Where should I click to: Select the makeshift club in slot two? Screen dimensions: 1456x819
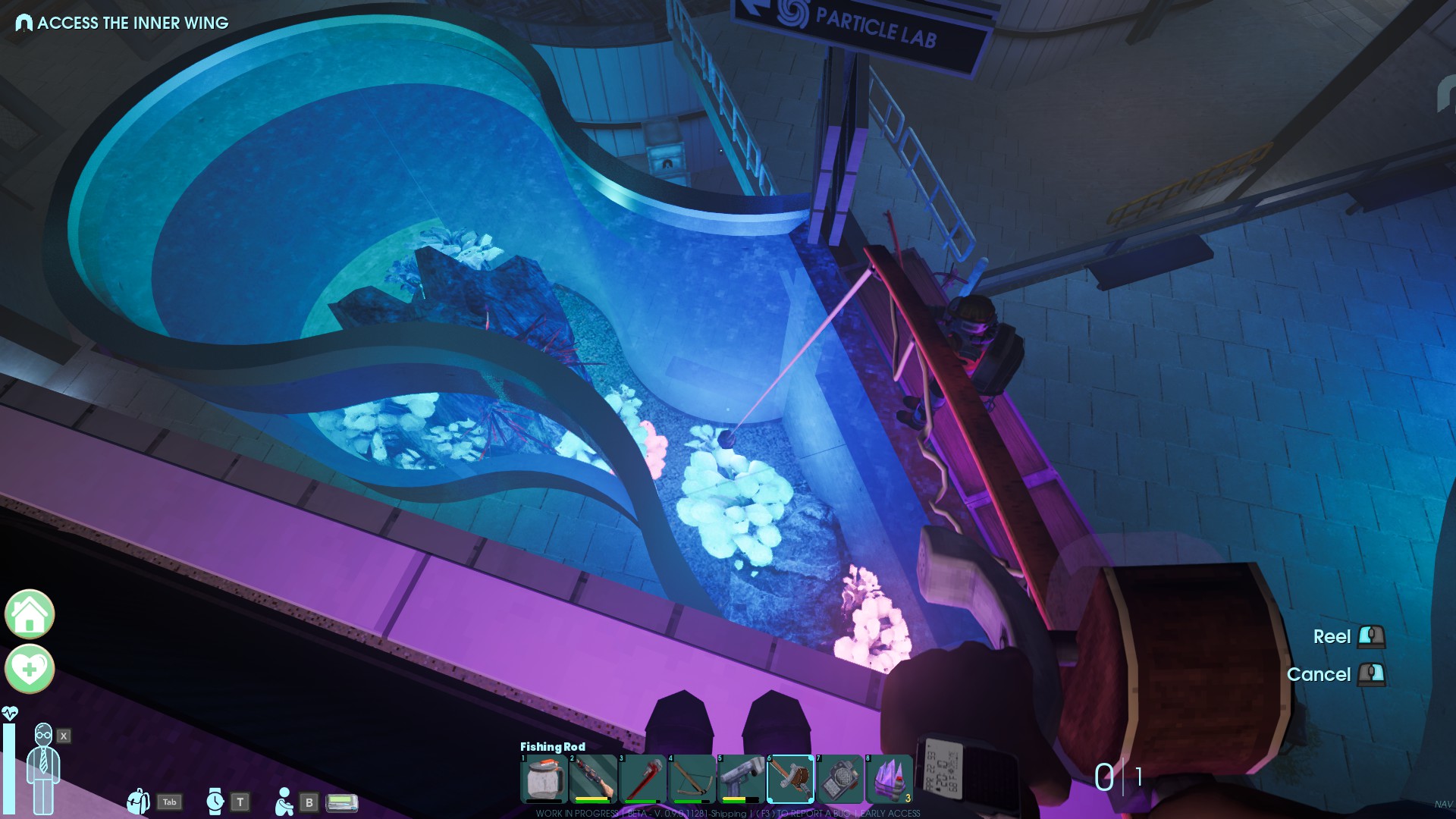[592, 779]
